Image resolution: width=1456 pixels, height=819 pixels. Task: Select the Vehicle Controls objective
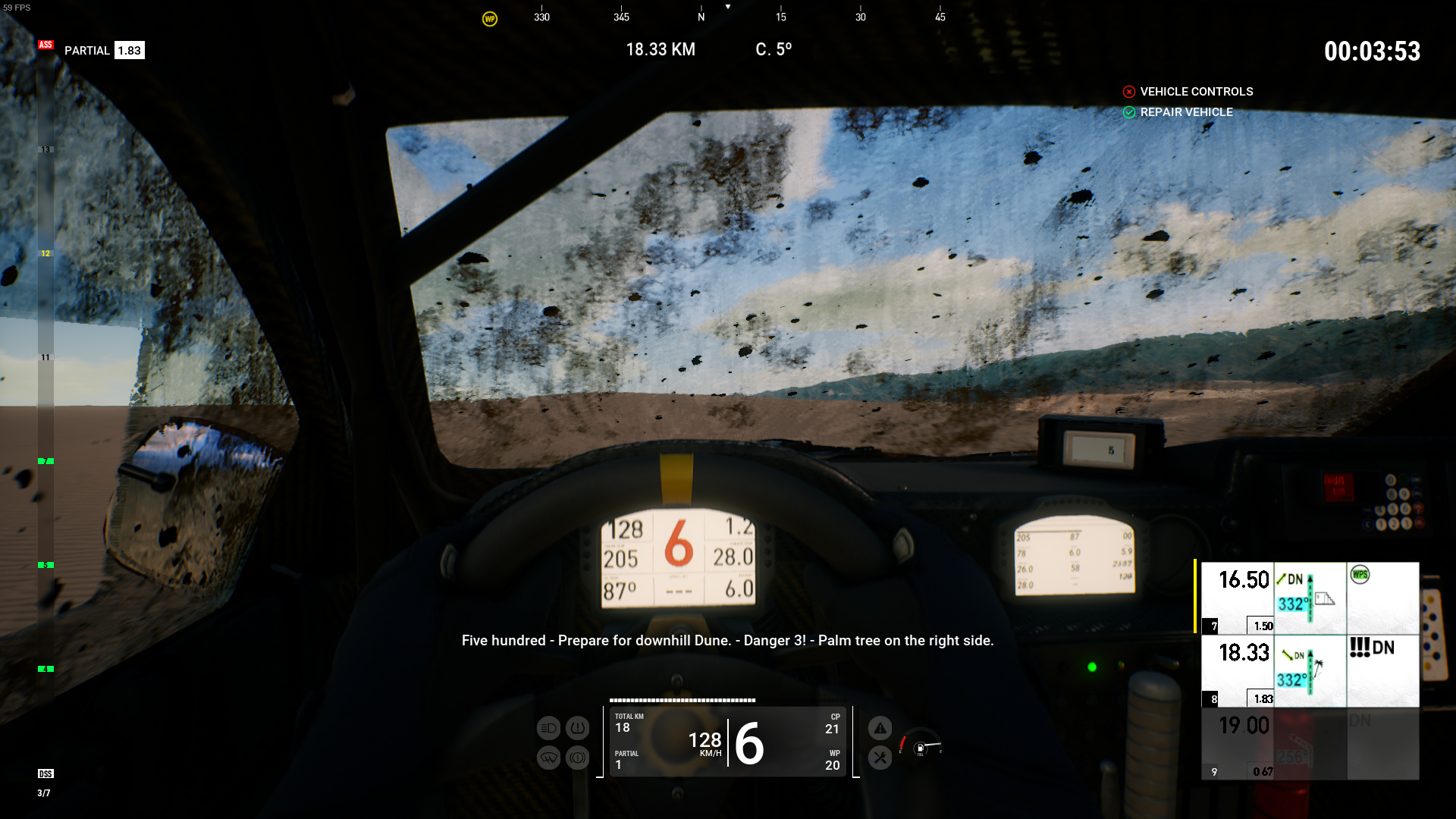click(x=1196, y=92)
